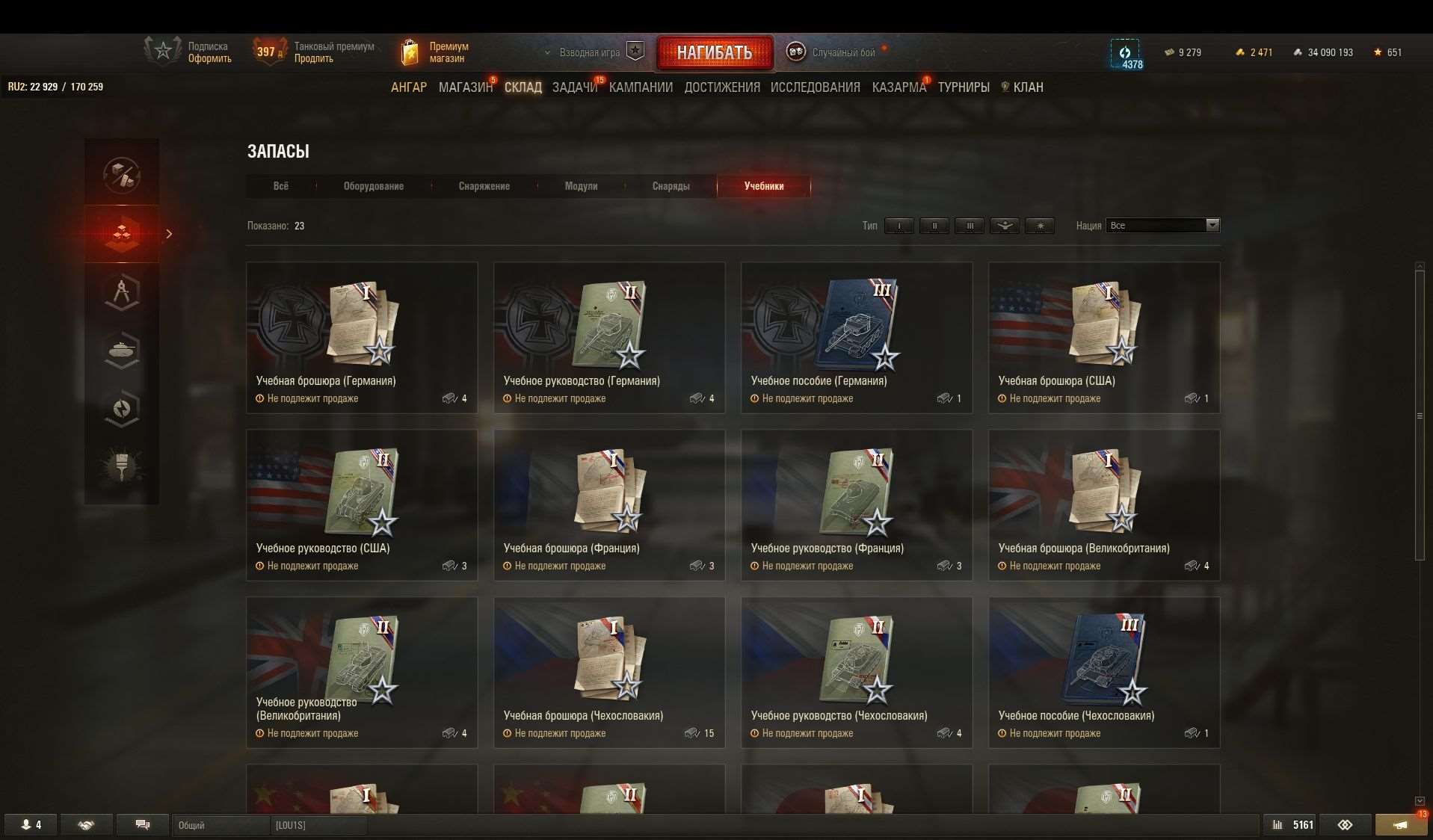
Task: Click the contacts icon showing 4 players
Action: pyautogui.click(x=31, y=824)
